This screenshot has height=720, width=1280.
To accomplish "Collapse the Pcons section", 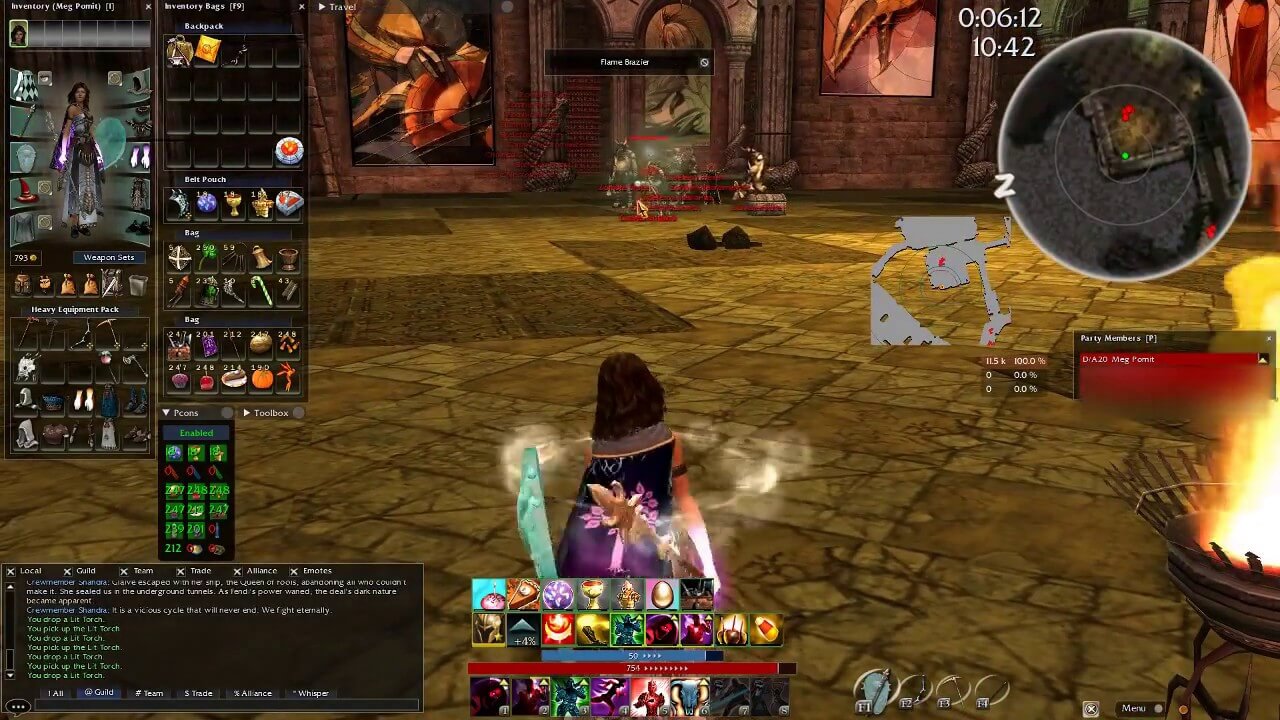I will (165, 412).
